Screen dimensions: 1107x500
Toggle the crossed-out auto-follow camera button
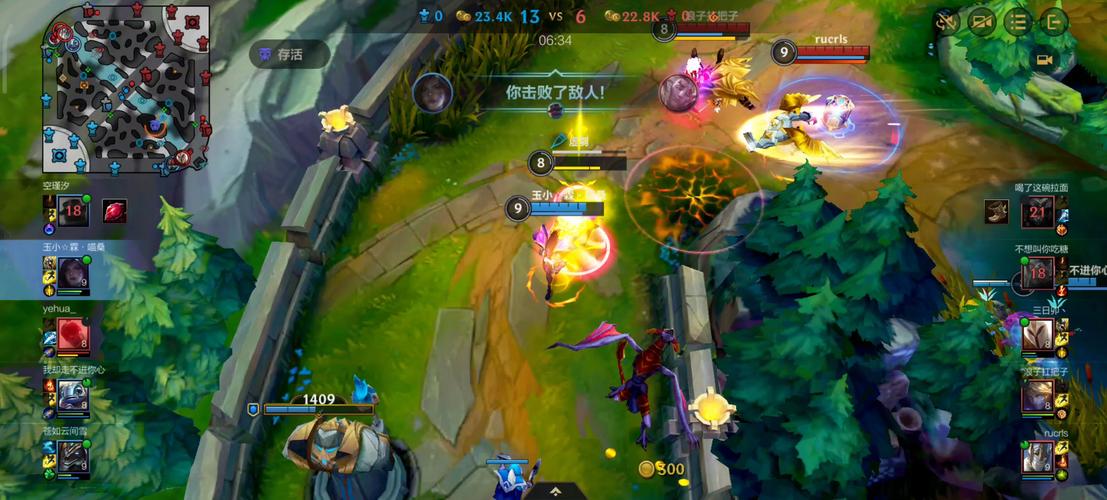[x=946, y=21]
